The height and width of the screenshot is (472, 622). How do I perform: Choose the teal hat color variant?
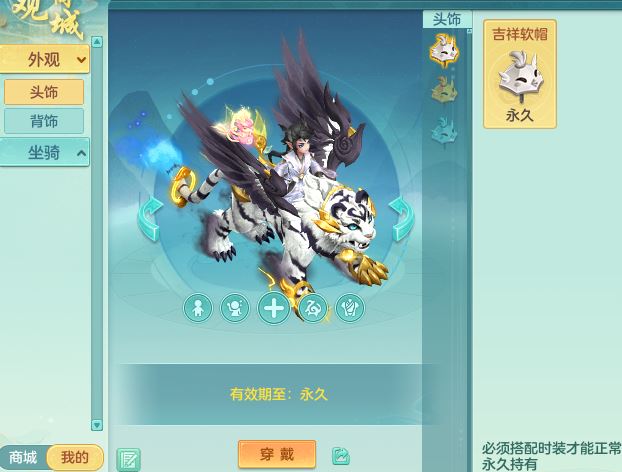click(443, 130)
